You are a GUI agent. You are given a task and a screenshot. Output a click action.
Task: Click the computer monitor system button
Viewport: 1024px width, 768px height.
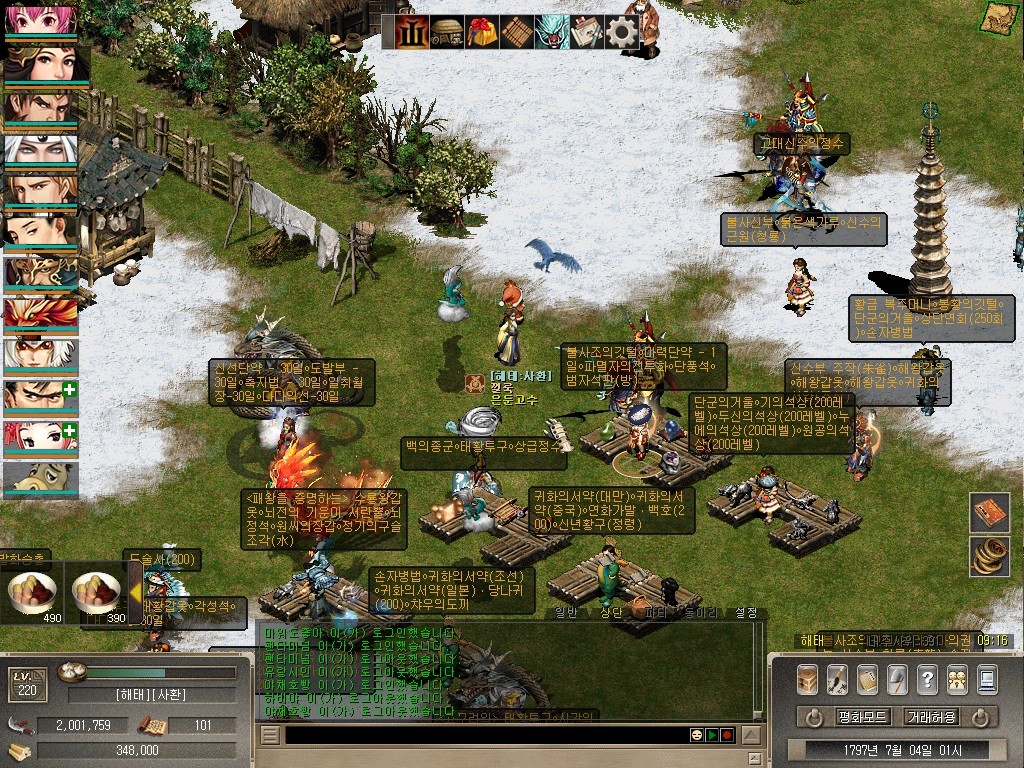tap(987, 679)
